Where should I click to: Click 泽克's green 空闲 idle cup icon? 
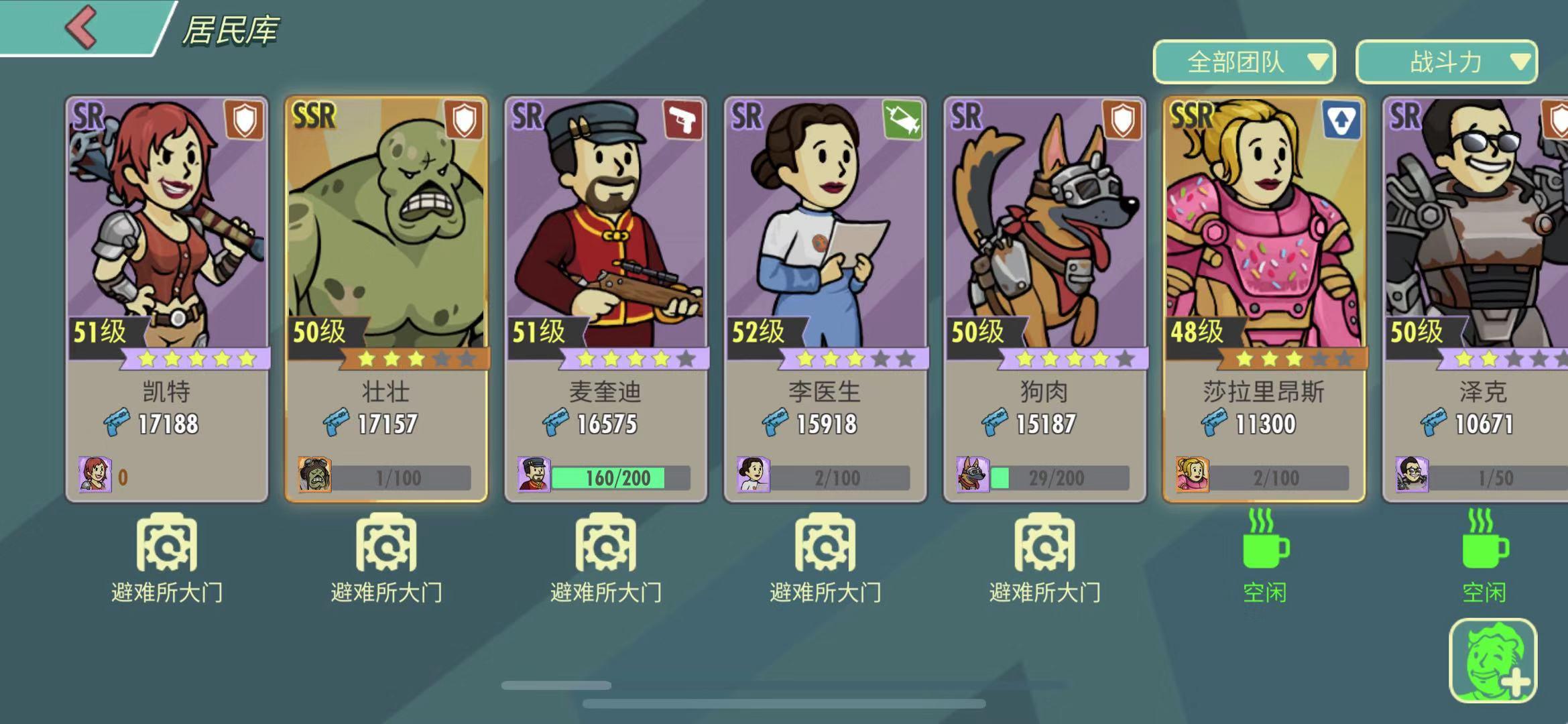1484,542
